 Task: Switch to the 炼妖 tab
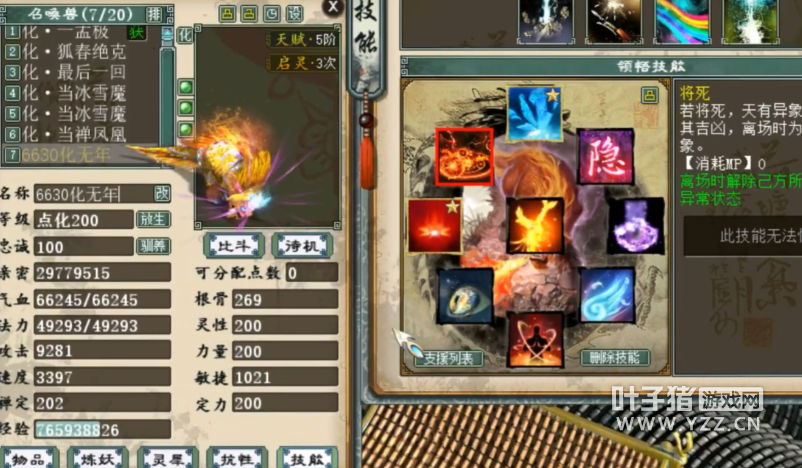[x=98, y=458]
